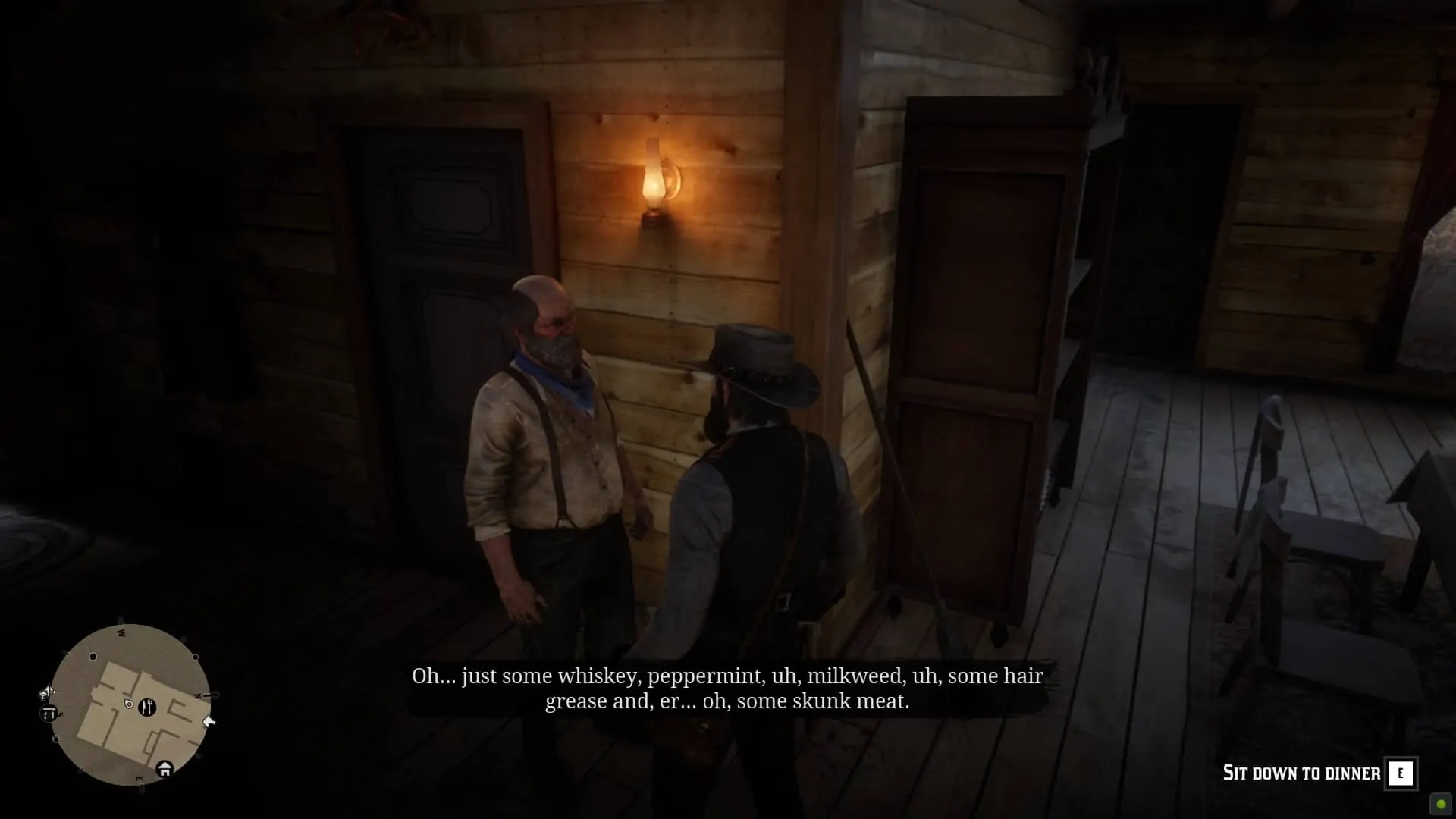This screenshot has width=1456, height=819.
Task: Open the circular minimap
Action: click(130, 705)
